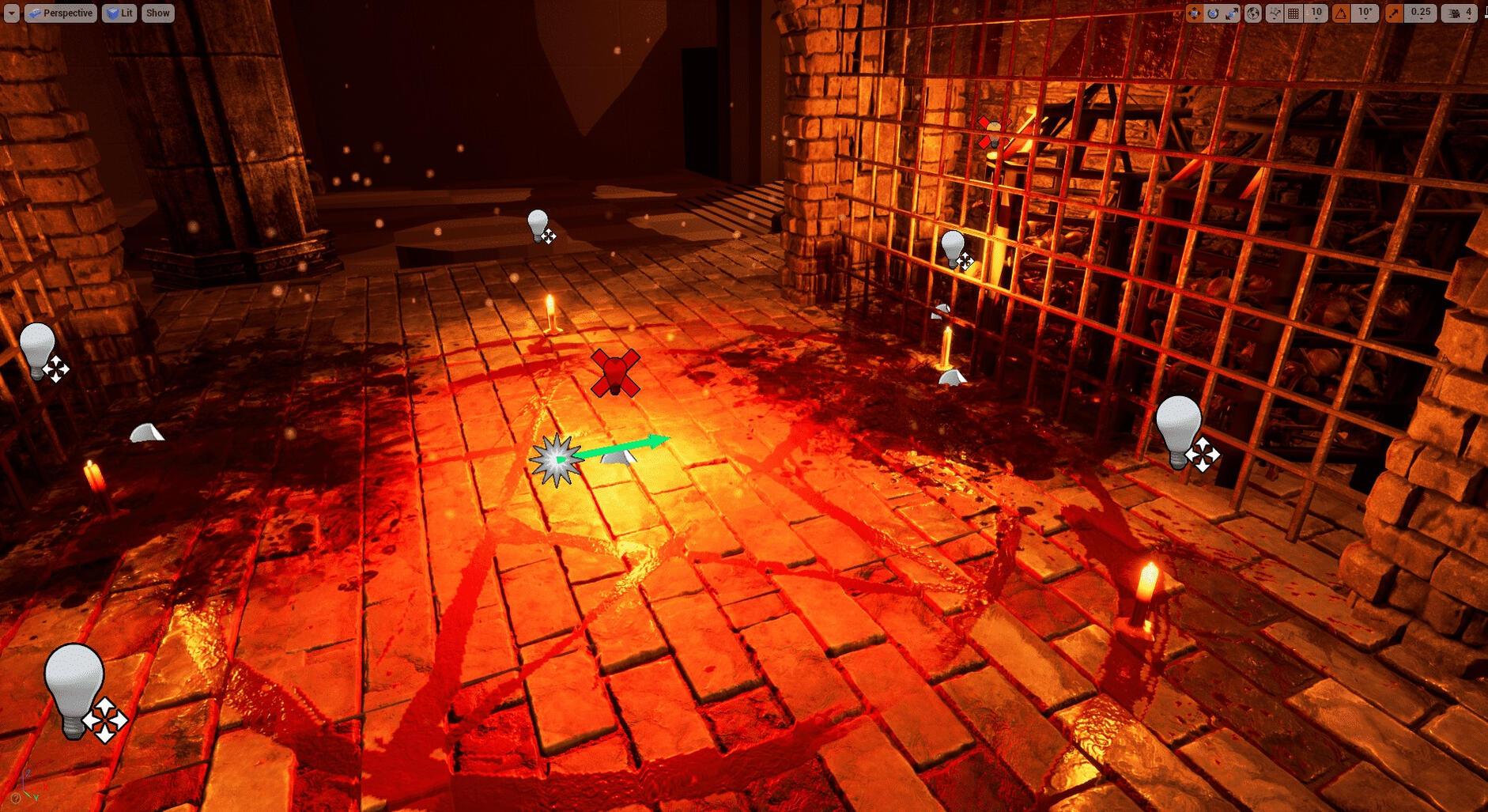Toggle grid snapping with the grid icon
The height and width of the screenshot is (812, 1488).
pos(1294,13)
